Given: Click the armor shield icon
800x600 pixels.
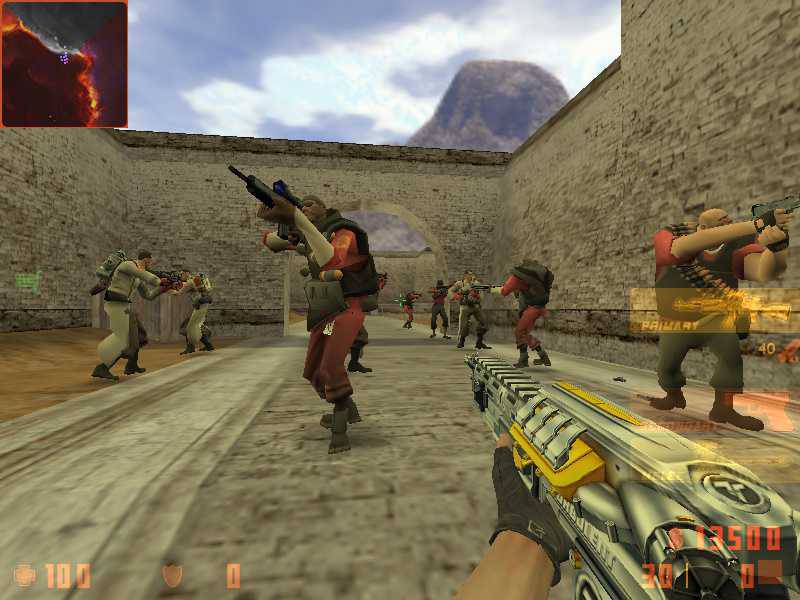Looking at the screenshot, I should (x=172, y=575).
